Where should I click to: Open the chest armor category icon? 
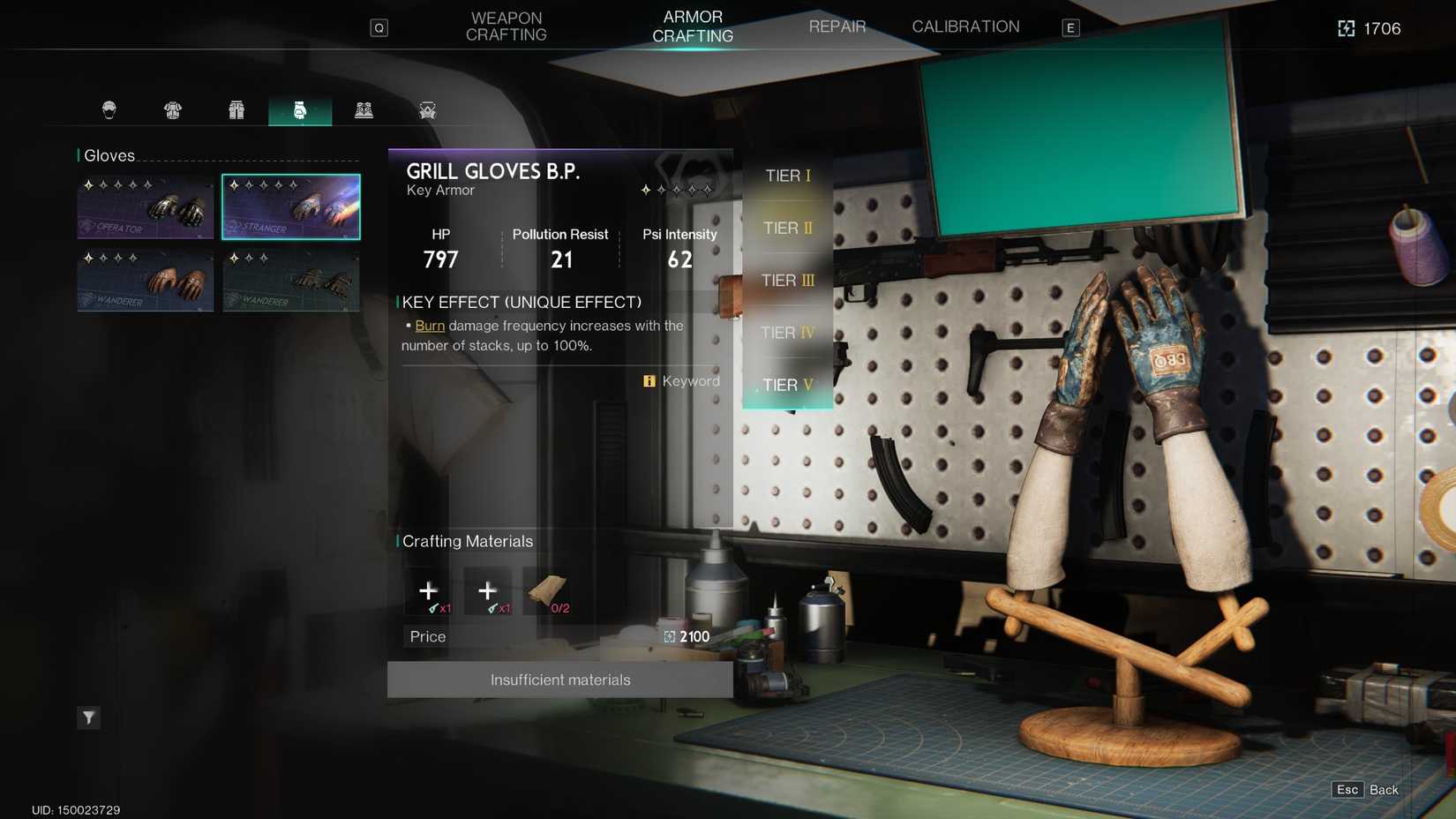(173, 109)
